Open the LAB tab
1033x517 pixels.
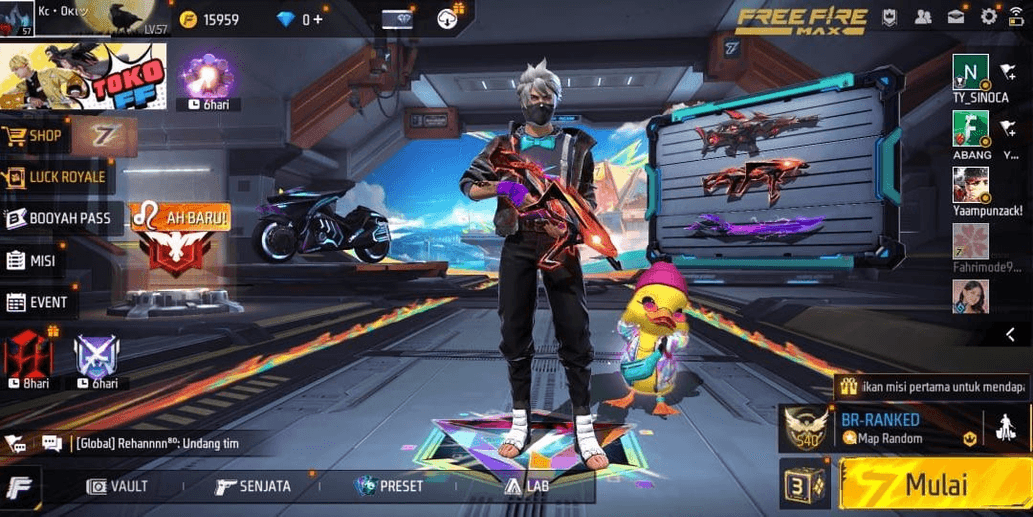(526, 486)
